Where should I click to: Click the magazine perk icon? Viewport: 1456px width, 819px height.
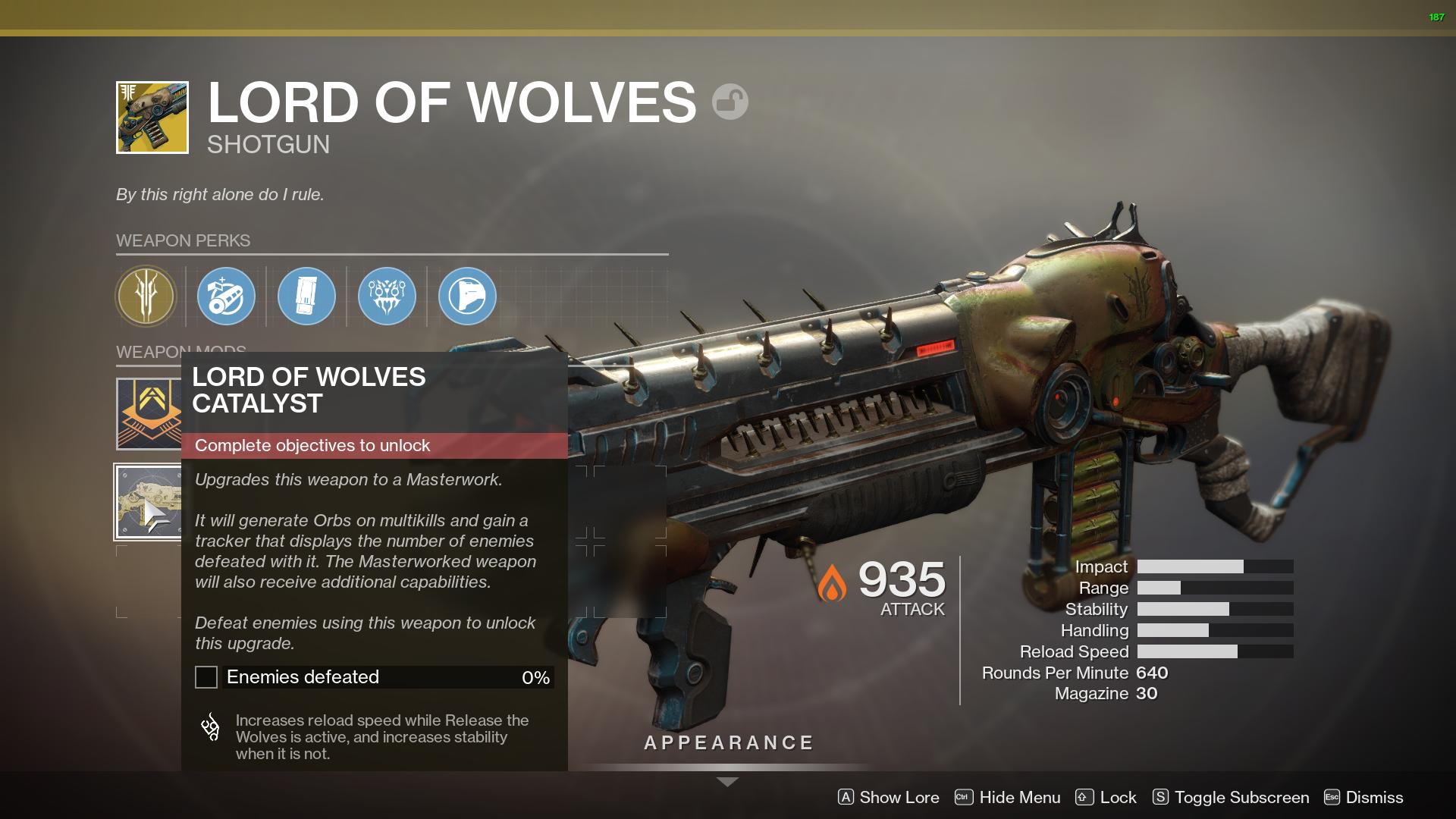coord(306,297)
